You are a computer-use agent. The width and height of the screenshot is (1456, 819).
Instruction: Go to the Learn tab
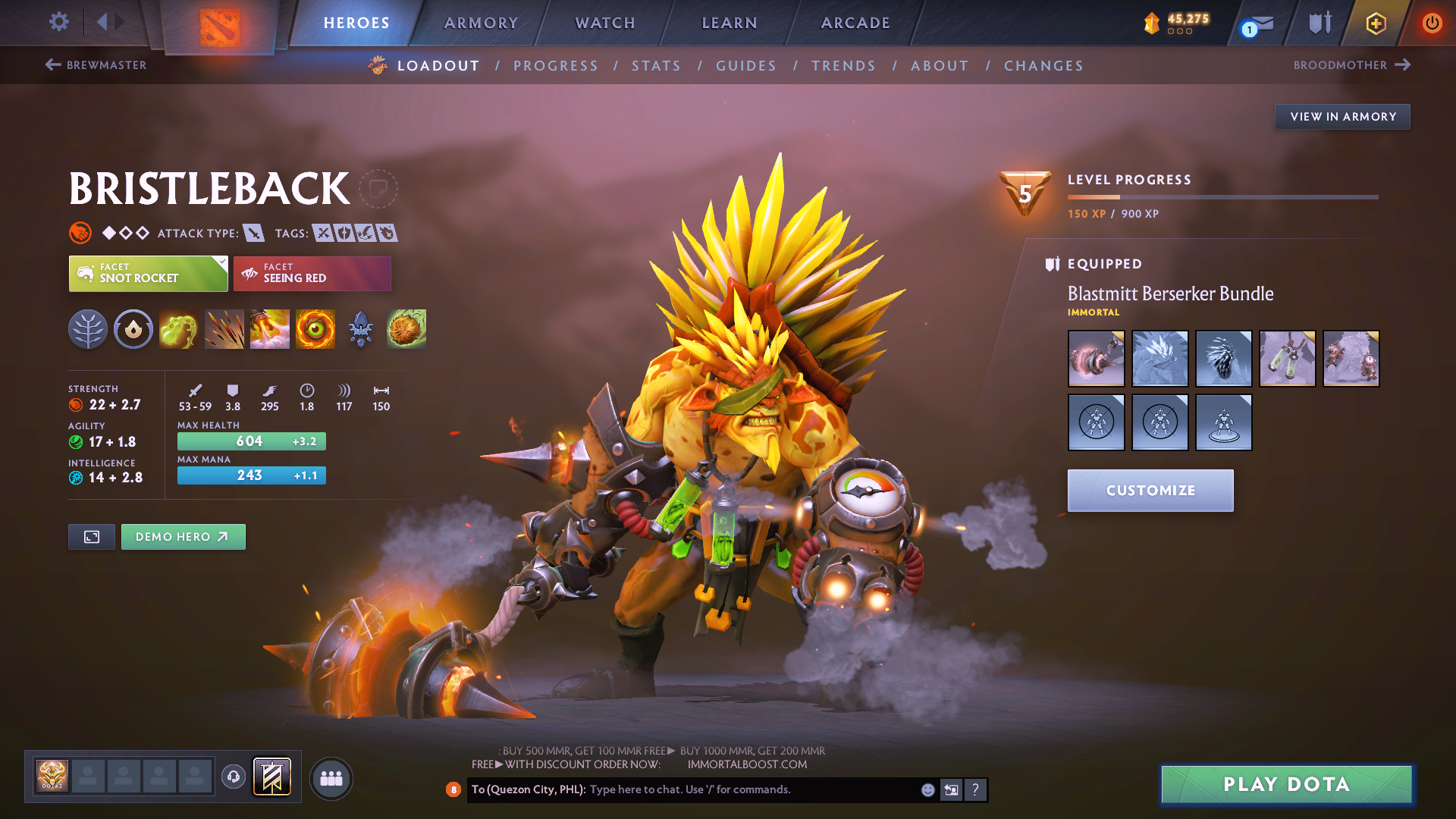click(730, 23)
